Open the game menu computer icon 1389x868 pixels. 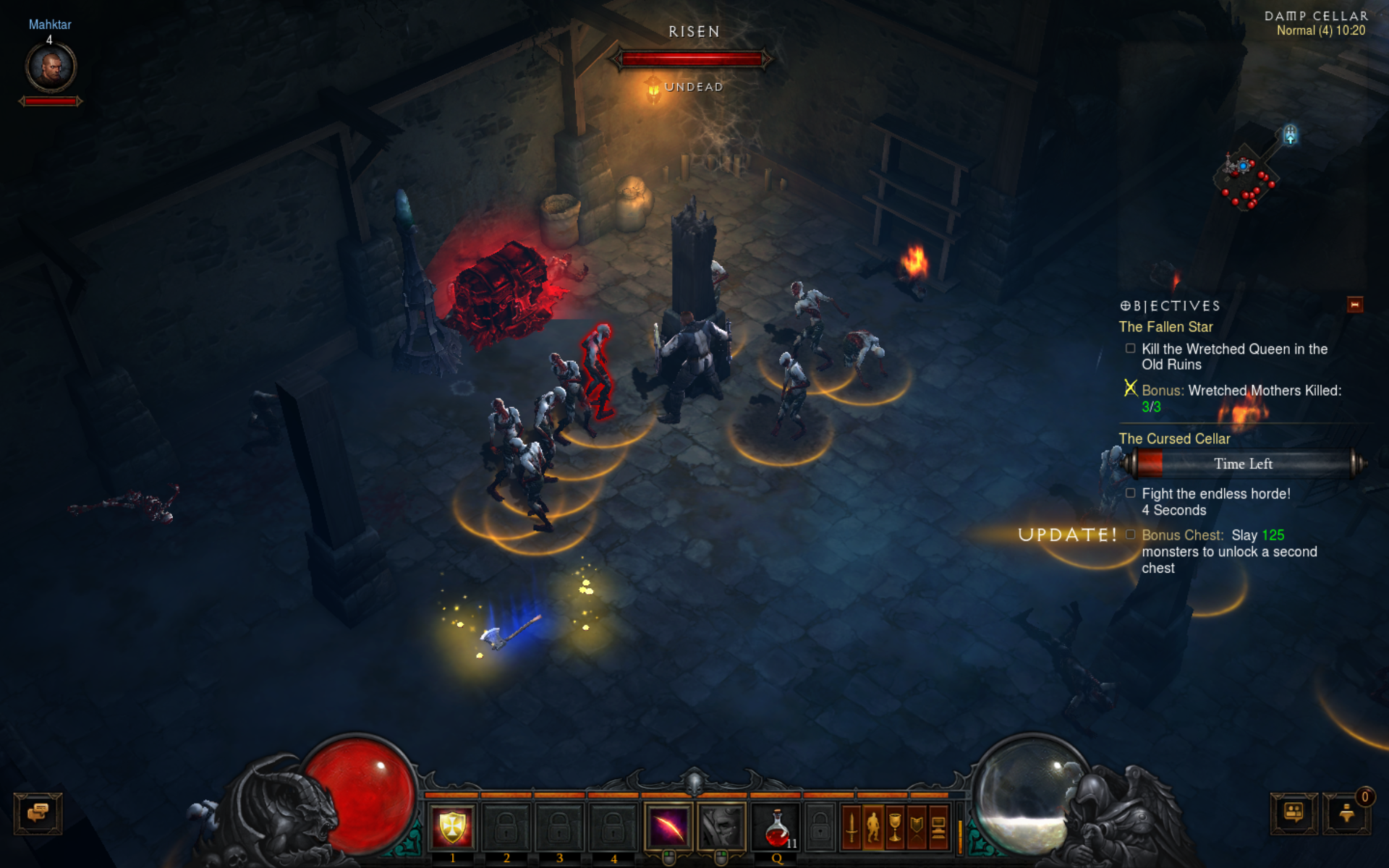938,827
